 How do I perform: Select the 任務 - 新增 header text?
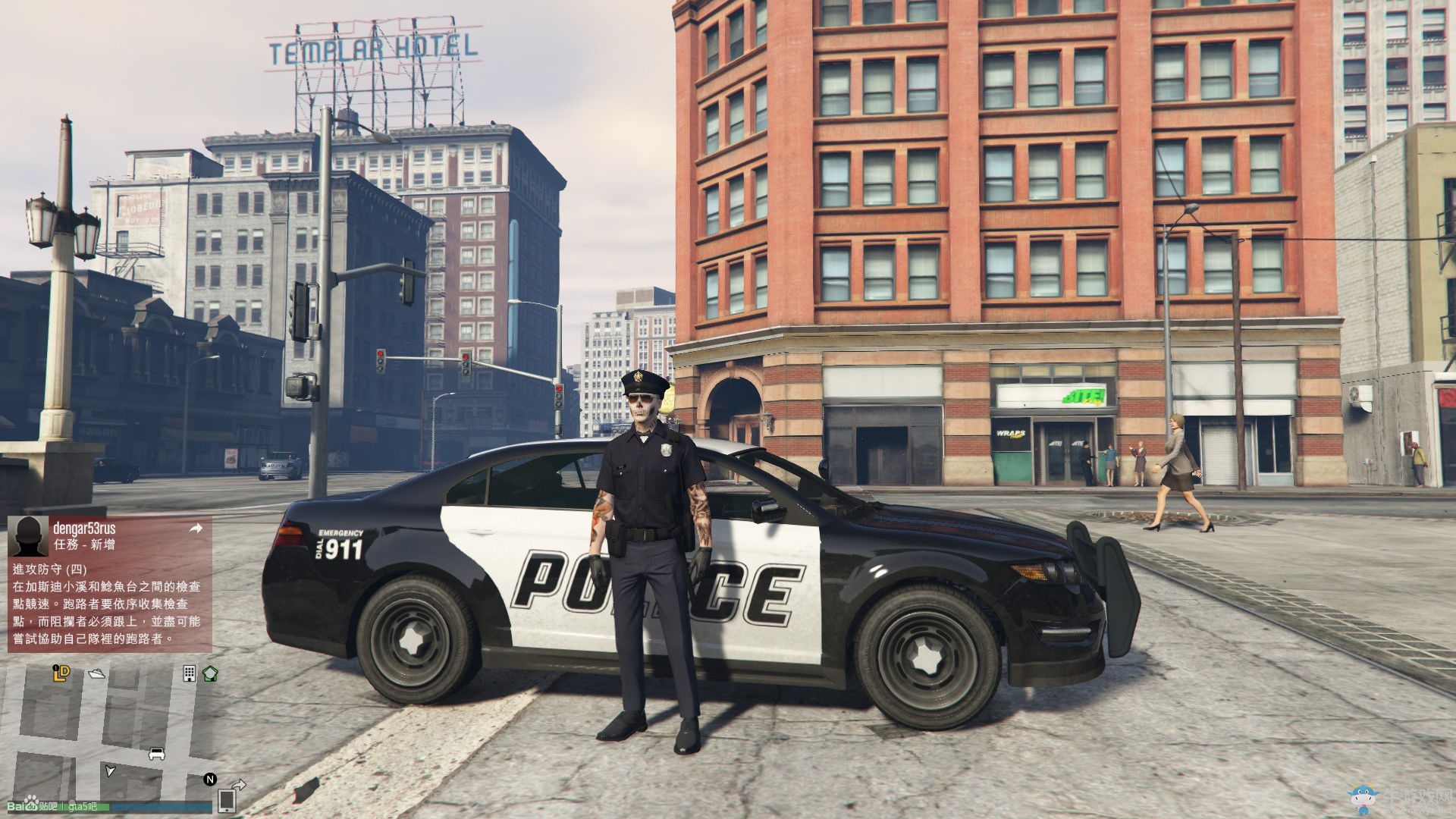pos(84,544)
